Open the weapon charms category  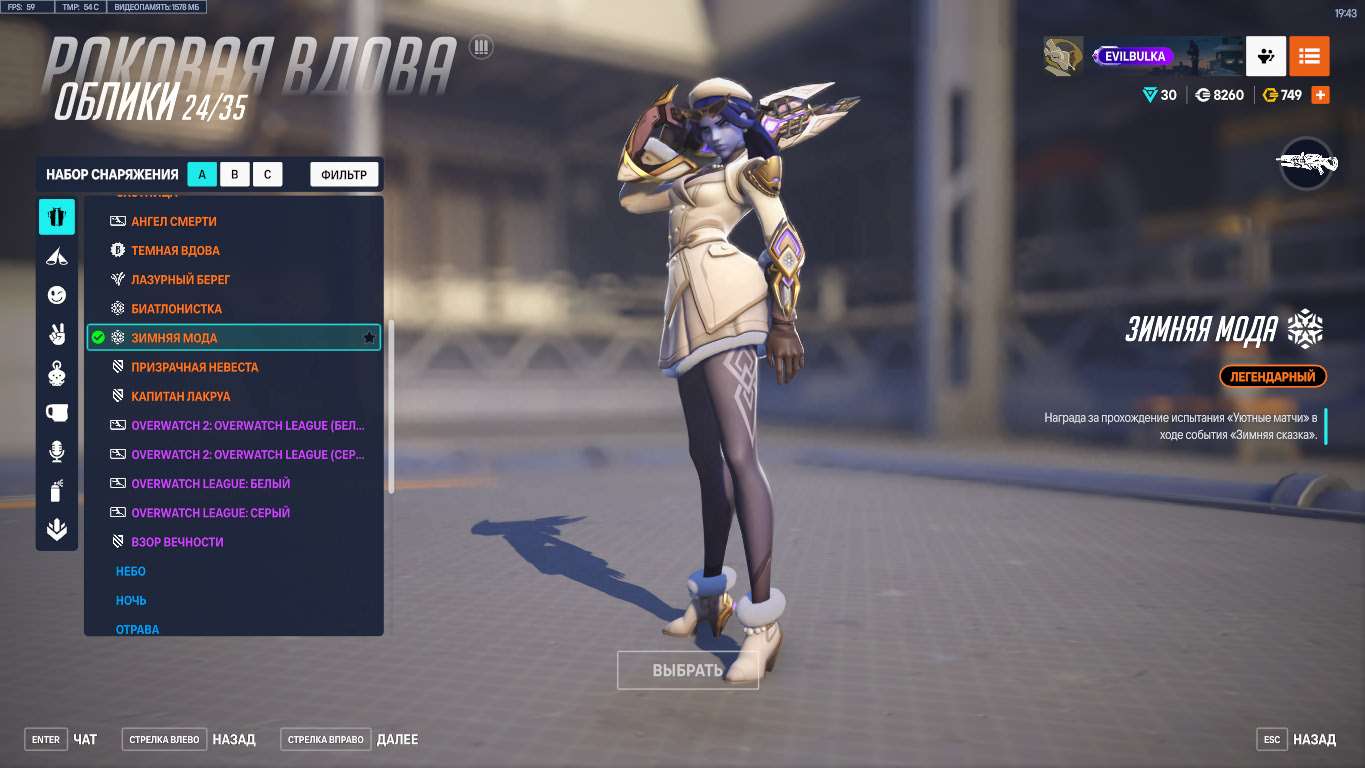(x=57, y=373)
